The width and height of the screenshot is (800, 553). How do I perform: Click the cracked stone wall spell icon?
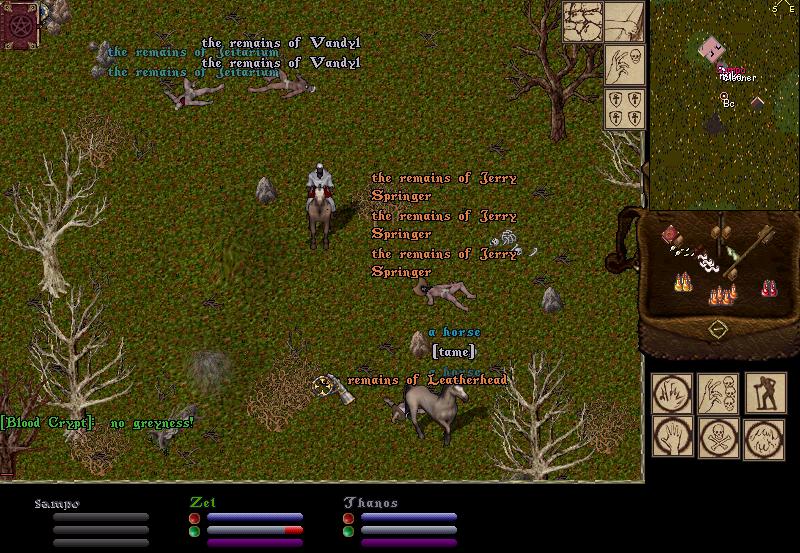tap(581, 21)
